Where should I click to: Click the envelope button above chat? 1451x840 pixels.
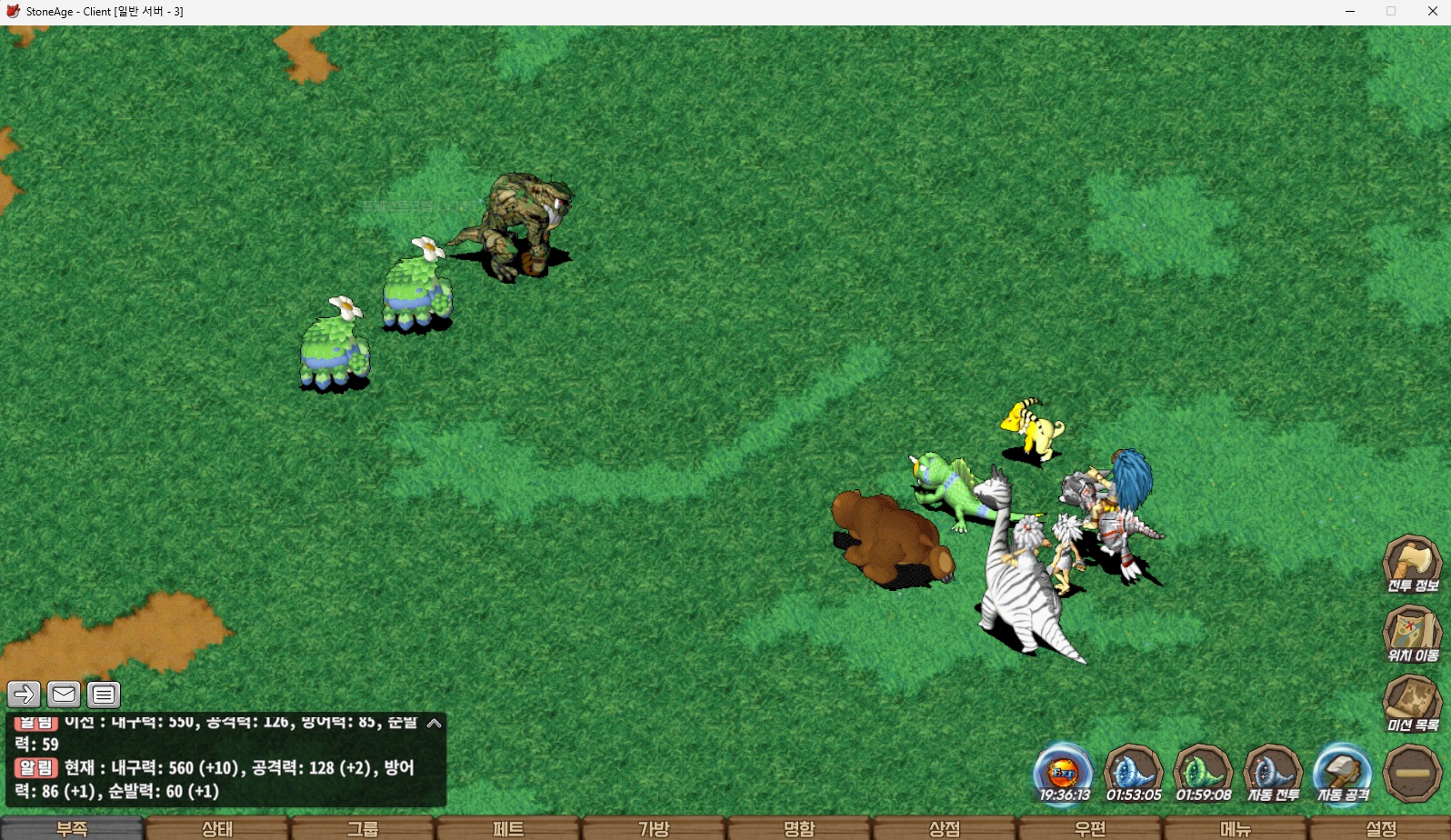(x=64, y=695)
